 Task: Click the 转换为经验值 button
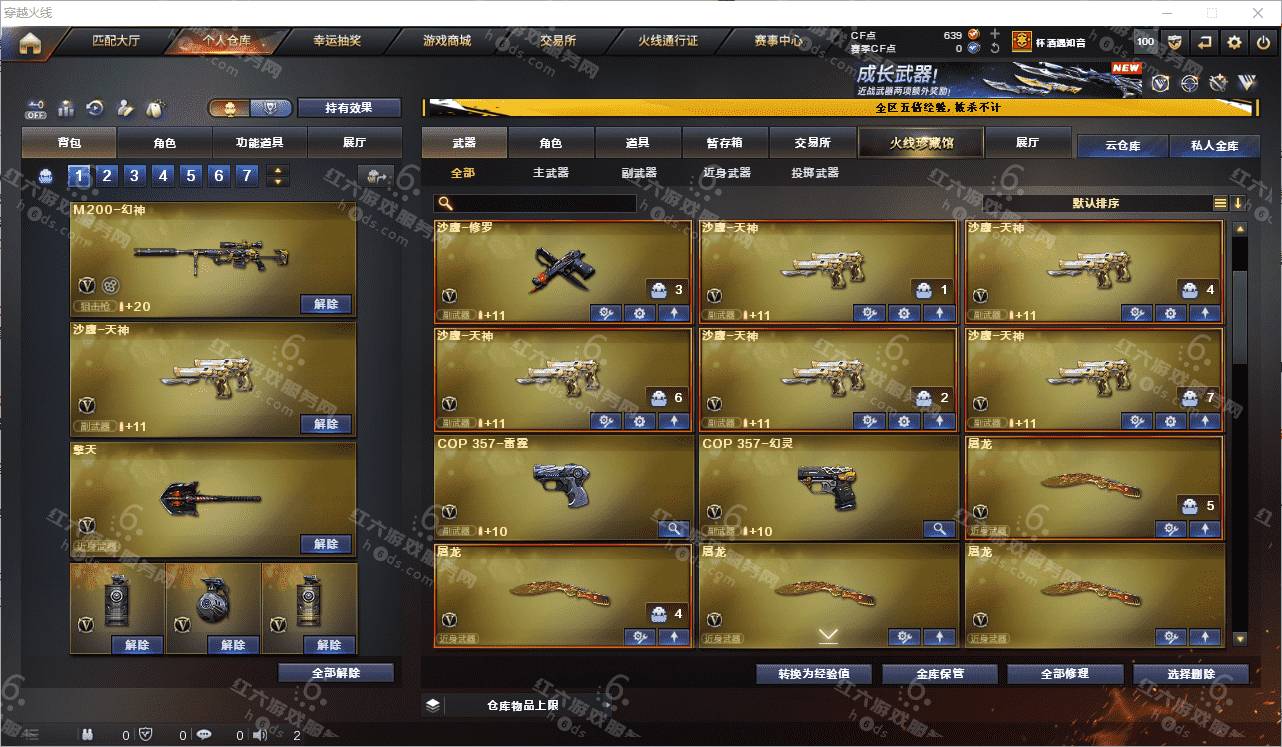(814, 674)
